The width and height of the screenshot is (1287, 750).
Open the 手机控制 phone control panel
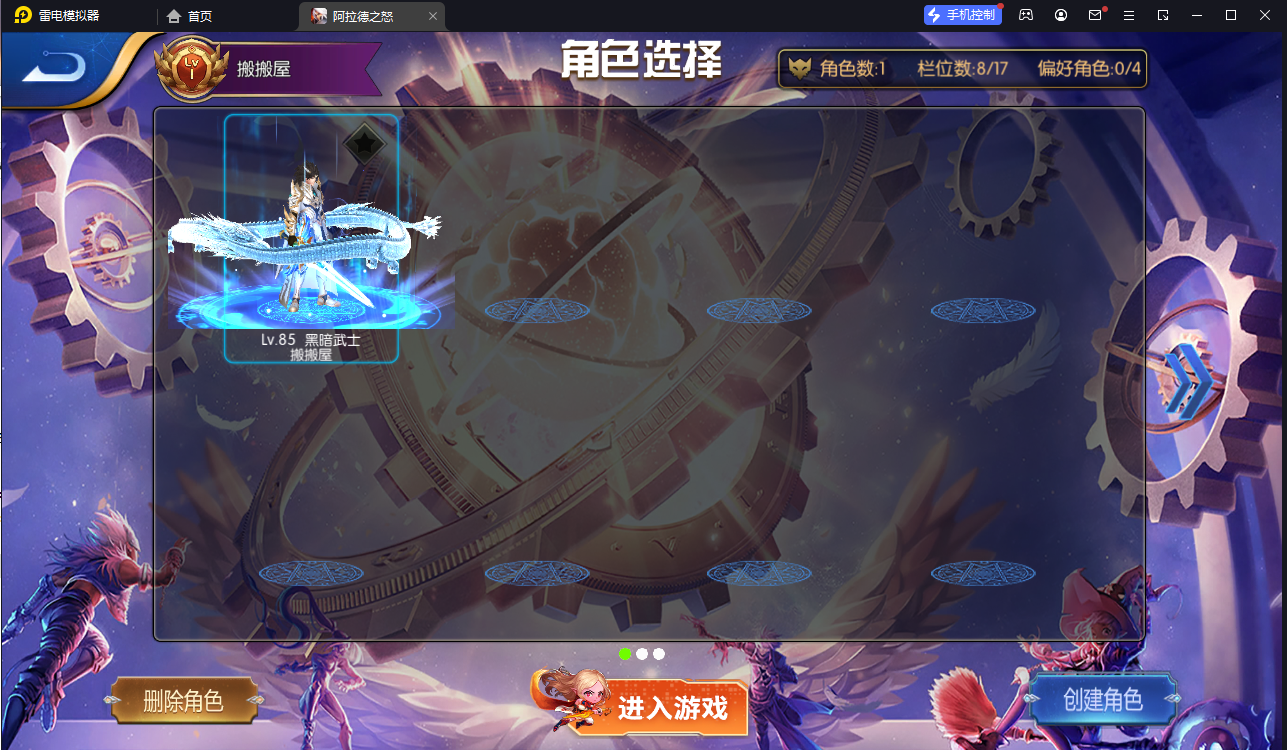click(961, 15)
